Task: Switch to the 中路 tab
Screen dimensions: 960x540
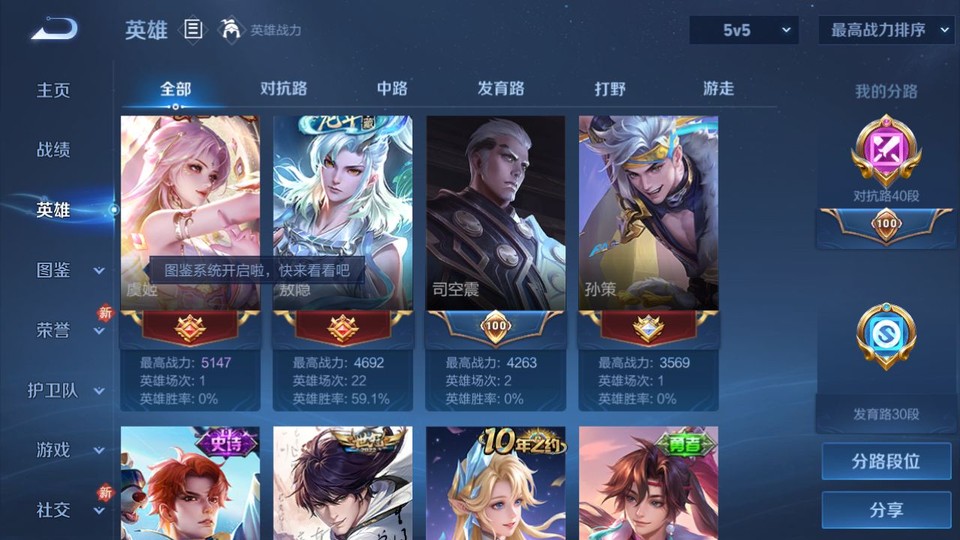Action: point(392,88)
